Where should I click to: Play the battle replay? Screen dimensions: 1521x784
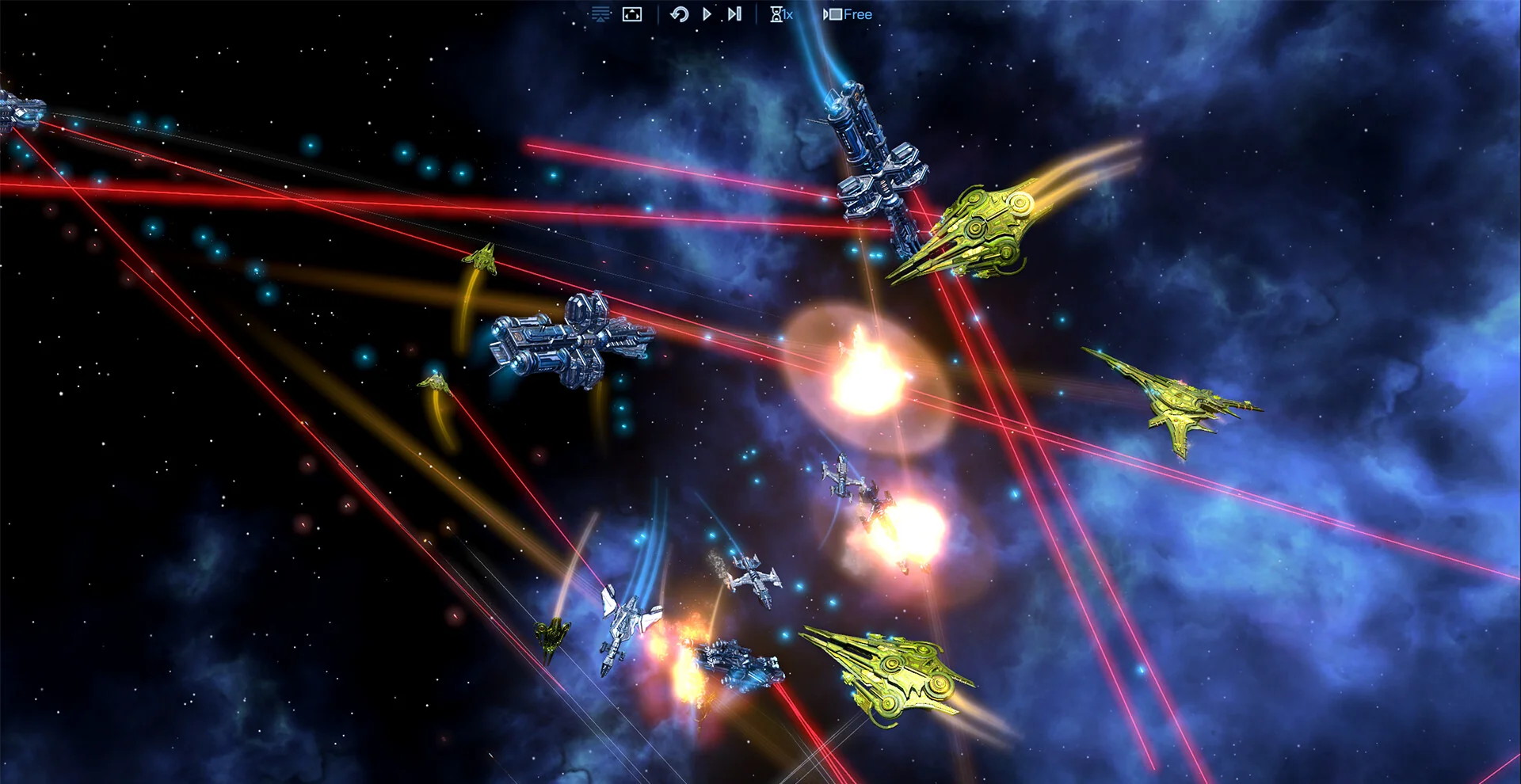pos(707,14)
